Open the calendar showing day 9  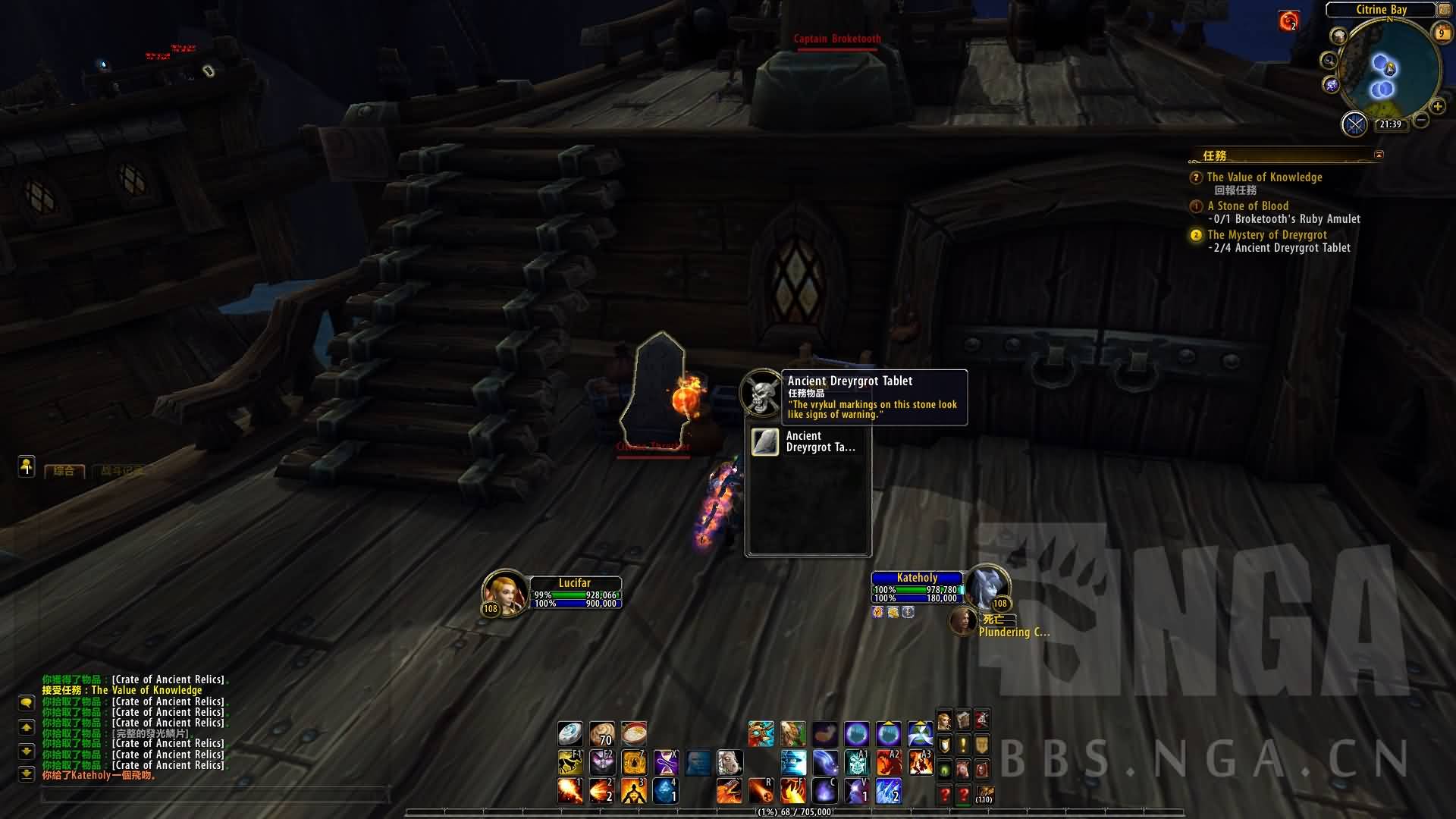(1441, 33)
